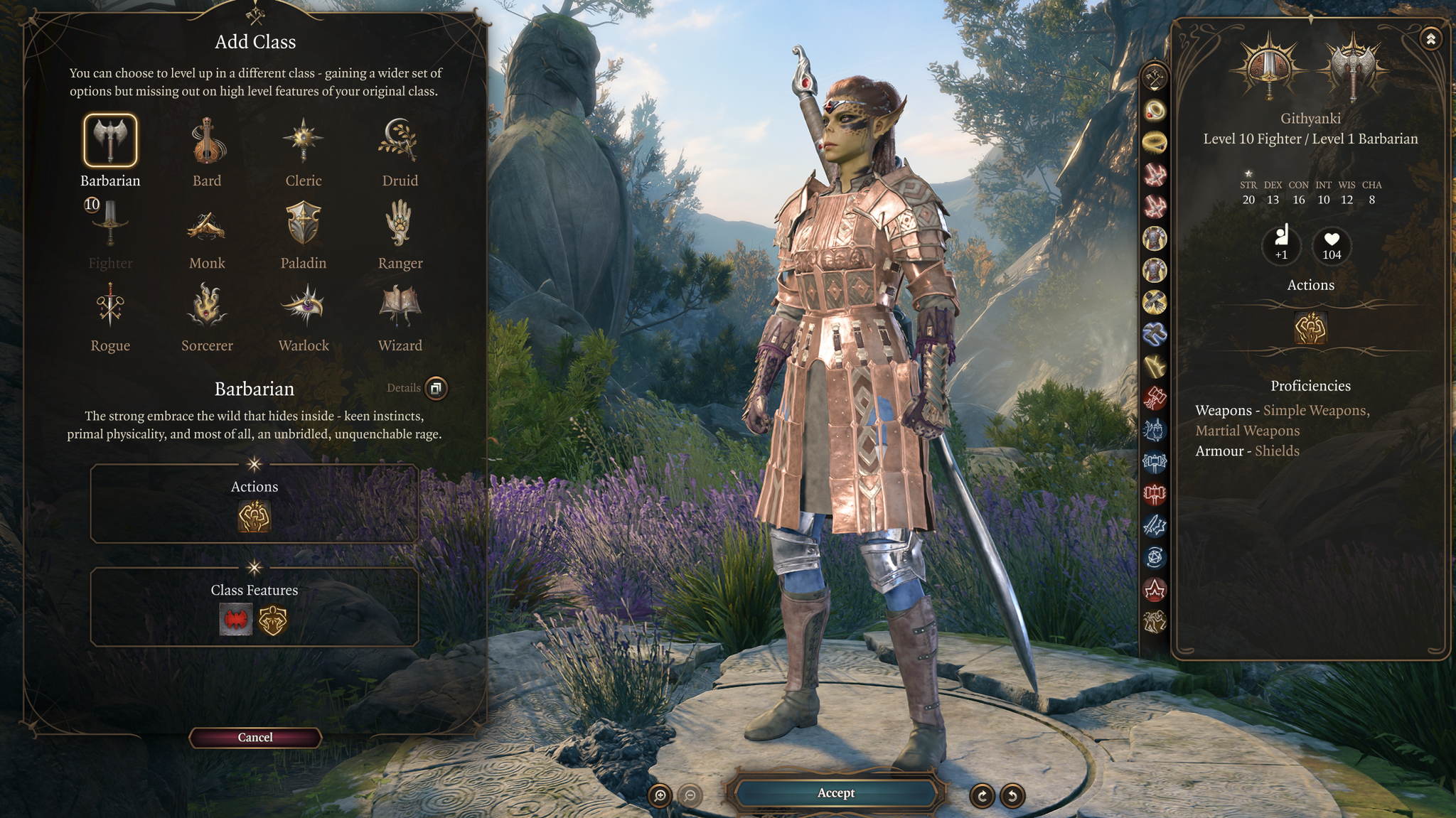
Task: Click the Actions icon in the right character panel
Action: [1310, 329]
